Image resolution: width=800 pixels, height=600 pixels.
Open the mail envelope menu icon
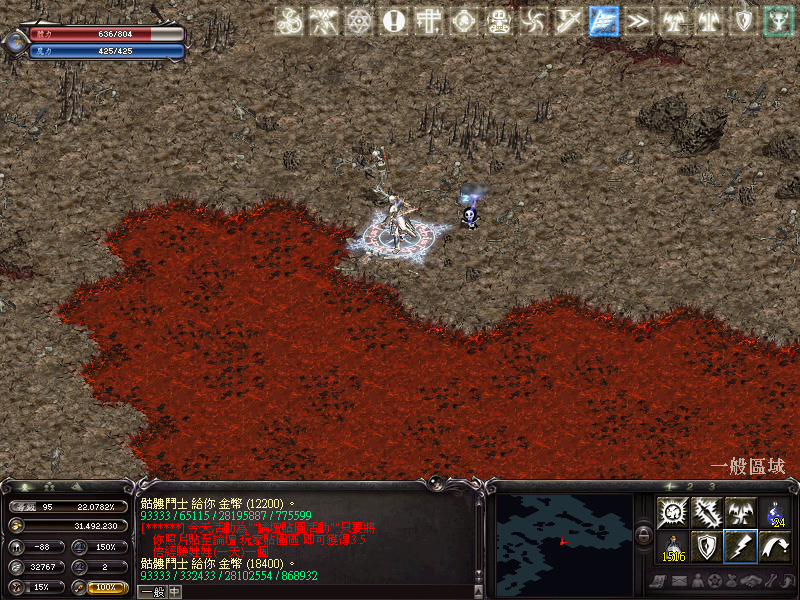[x=679, y=581]
